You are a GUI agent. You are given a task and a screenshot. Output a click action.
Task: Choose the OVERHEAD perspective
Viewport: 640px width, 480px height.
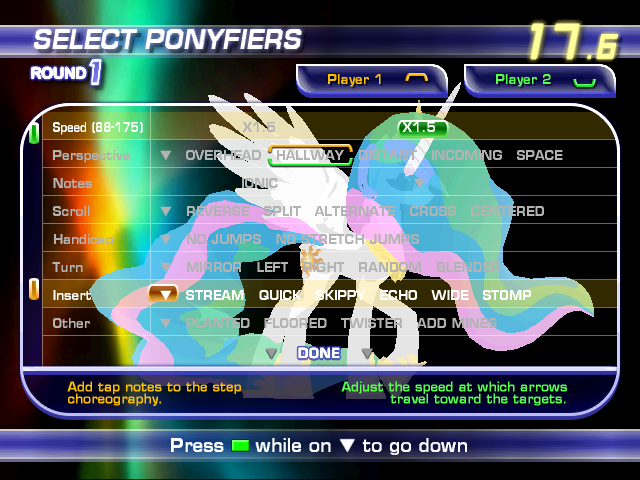tap(223, 155)
